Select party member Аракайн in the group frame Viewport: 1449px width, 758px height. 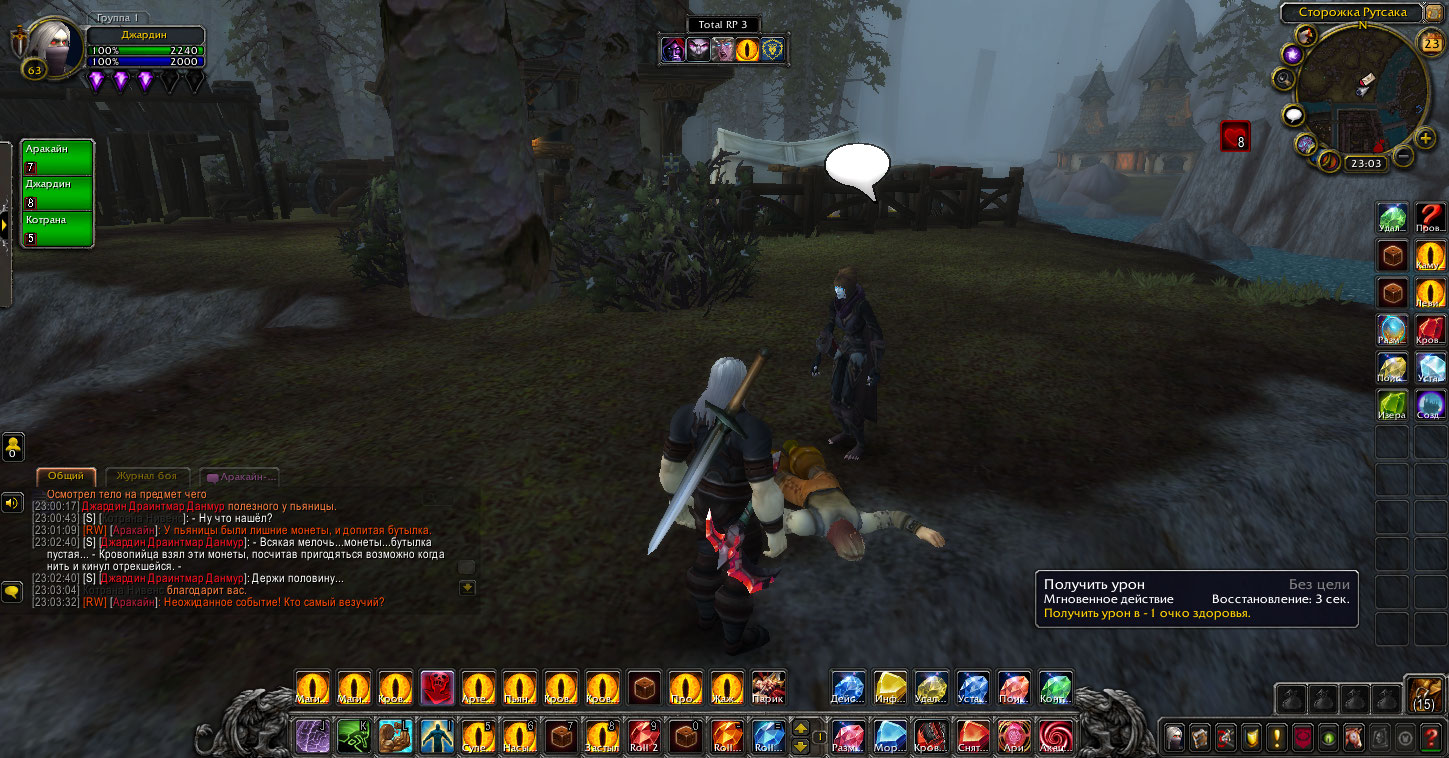pos(57,157)
